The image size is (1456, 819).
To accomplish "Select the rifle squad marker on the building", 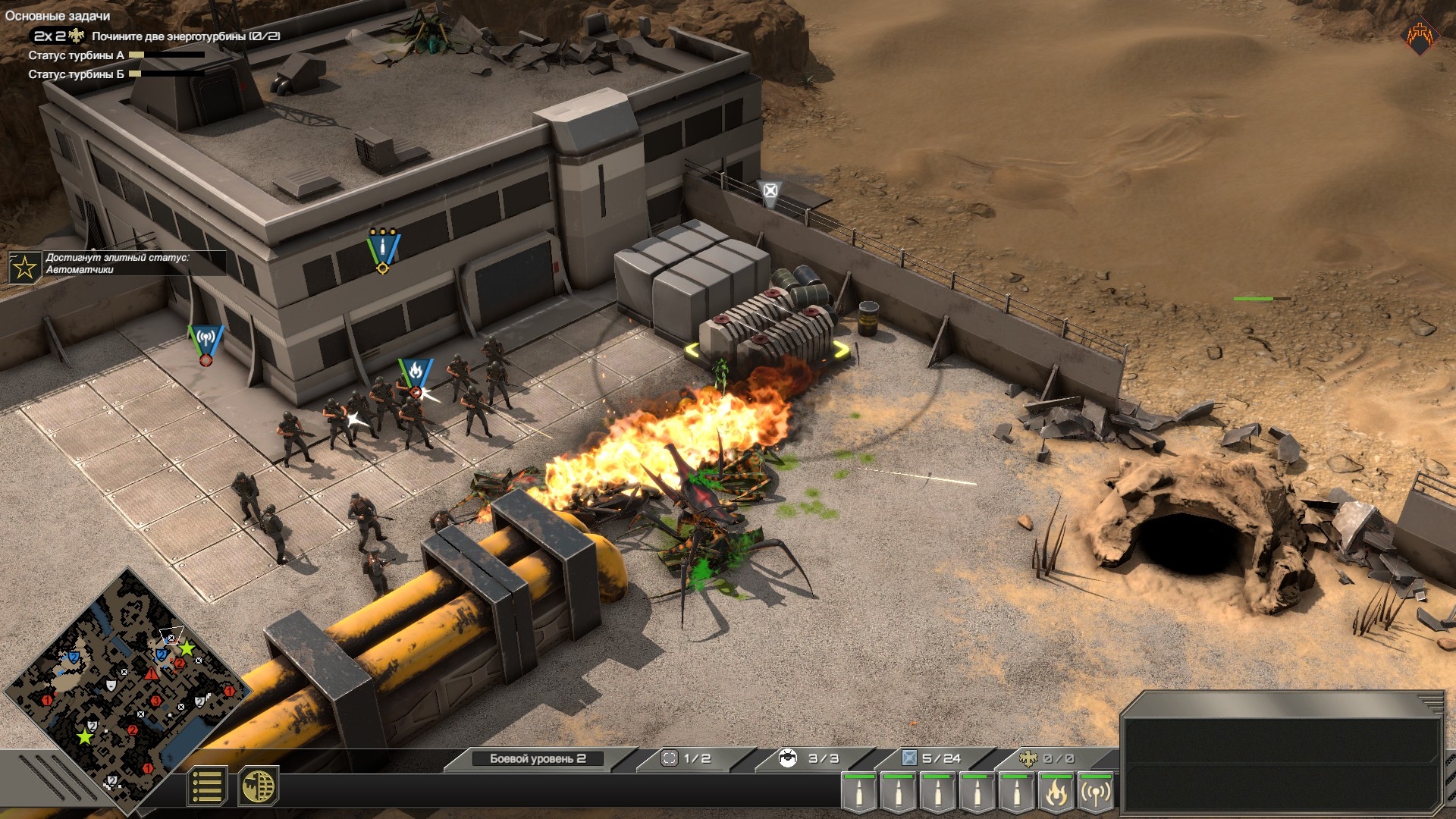I will click(383, 247).
